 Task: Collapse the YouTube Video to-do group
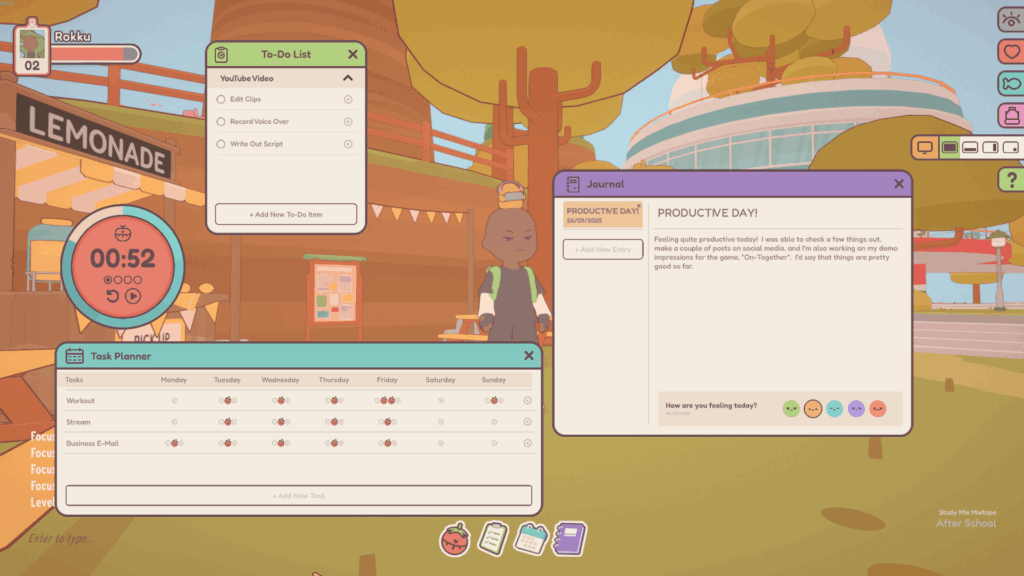tap(348, 78)
